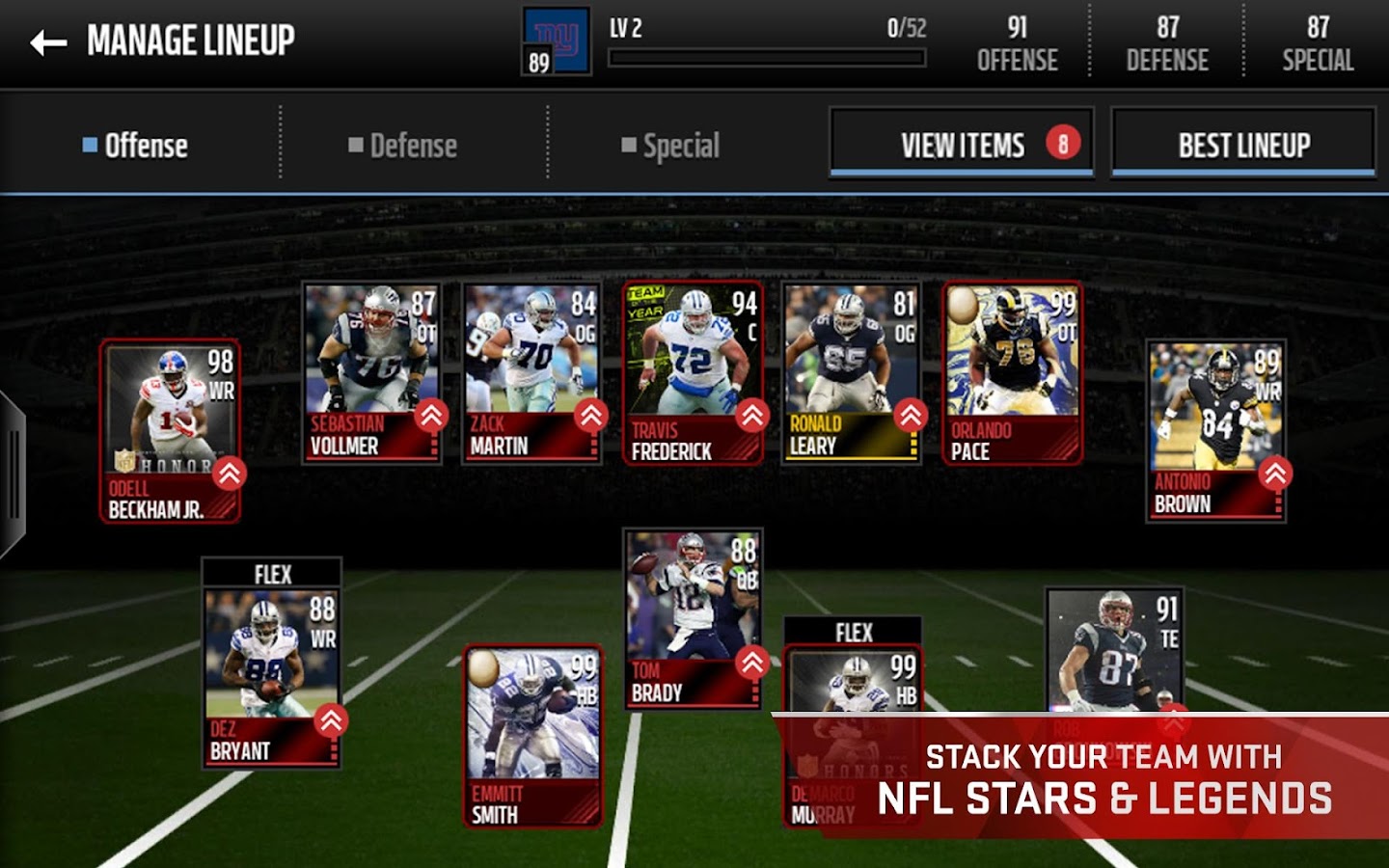The height and width of the screenshot is (868, 1389).
Task: Go back using the arrow button
Action: pos(48,42)
